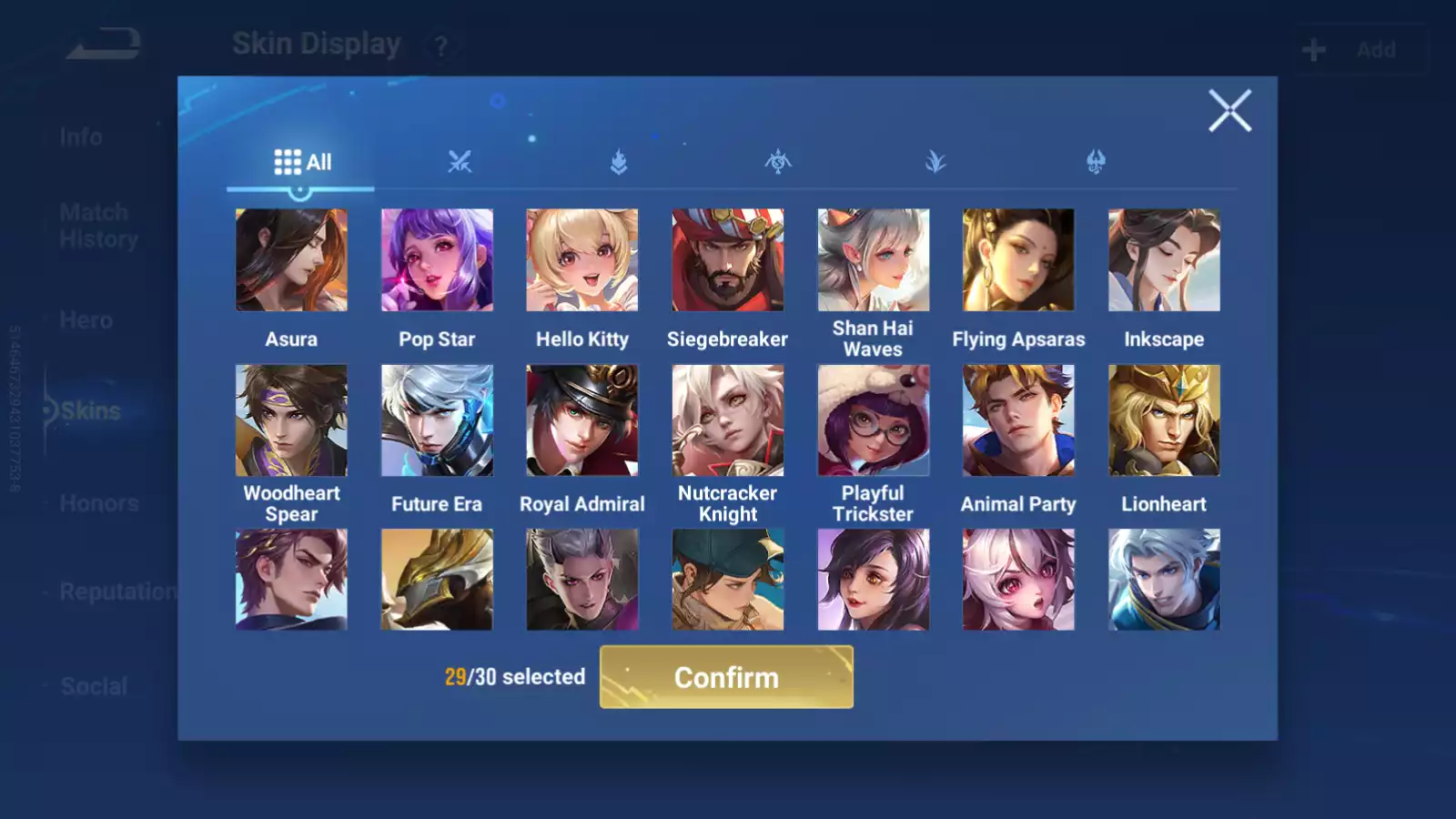Pick the Nutcracker Knight skin
Viewport: 1456px width, 819px height.
click(727, 420)
